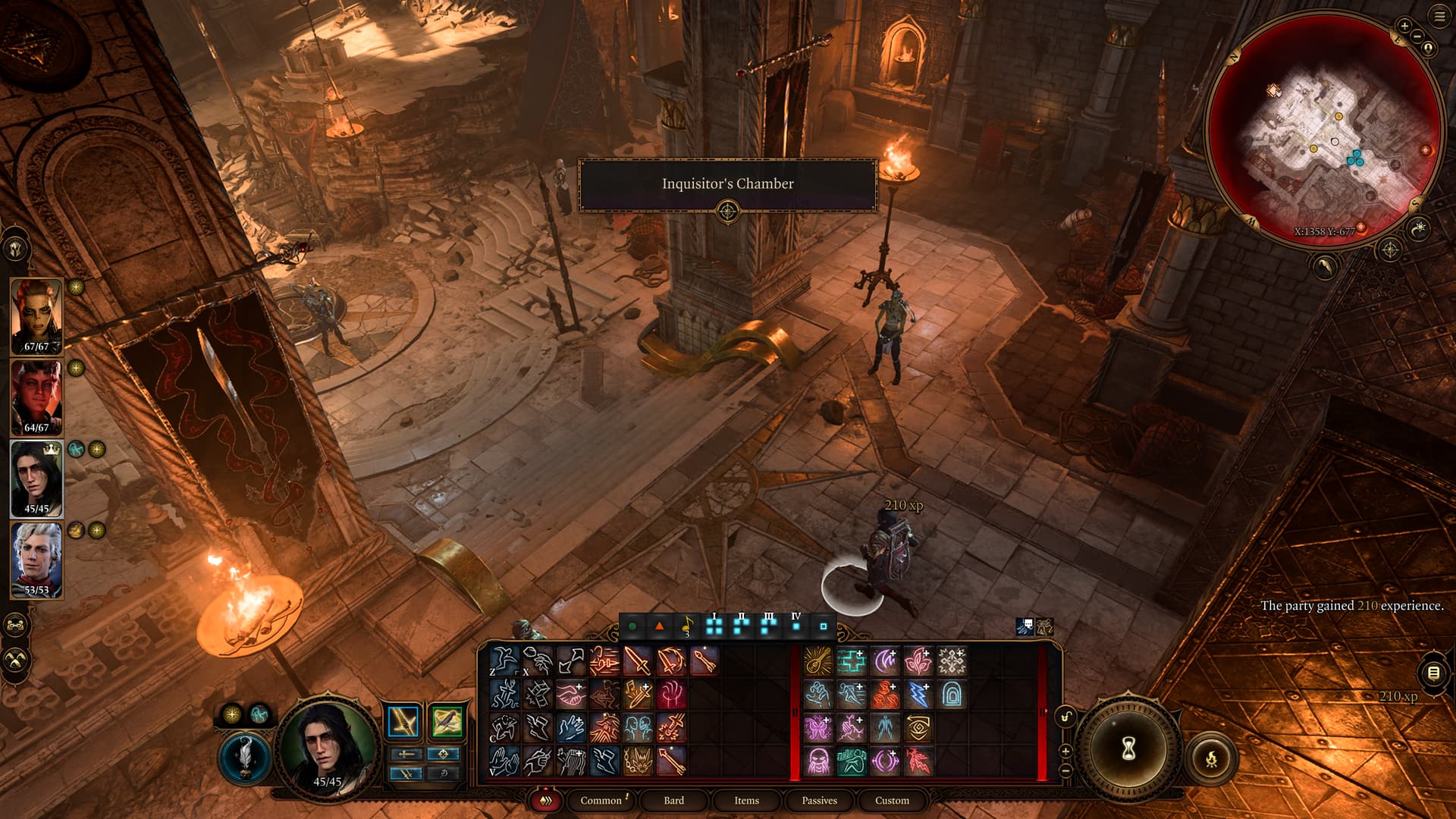Use the sword main hand attack action
Image resolution: width=1456 pixels, height=819 pixels.
(x=637, y=661)
